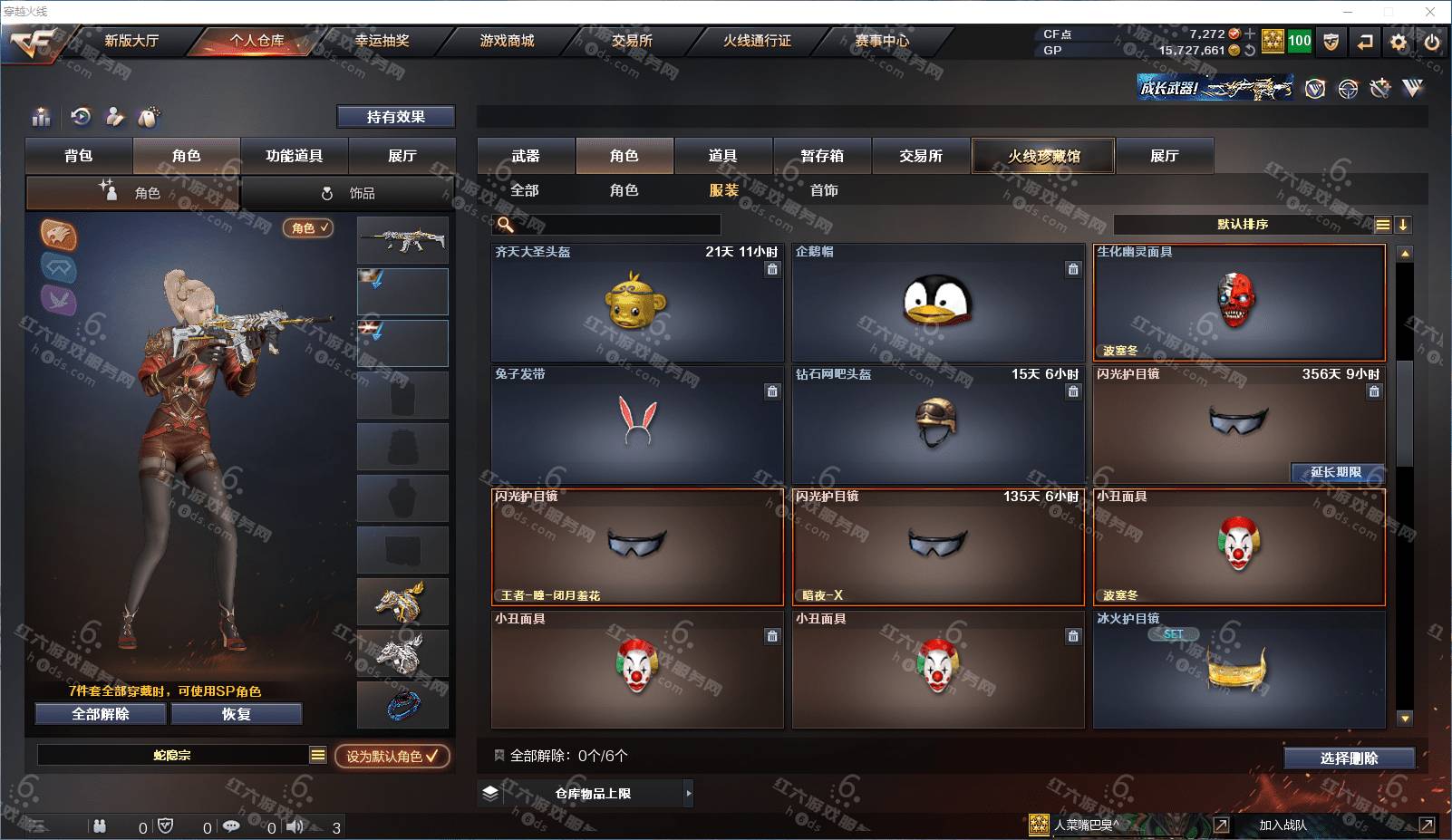Viewport: 1452px width, 840px height.
Task: Select the 暂存箱 temporary storage tab
Action: tap(822, 156)
